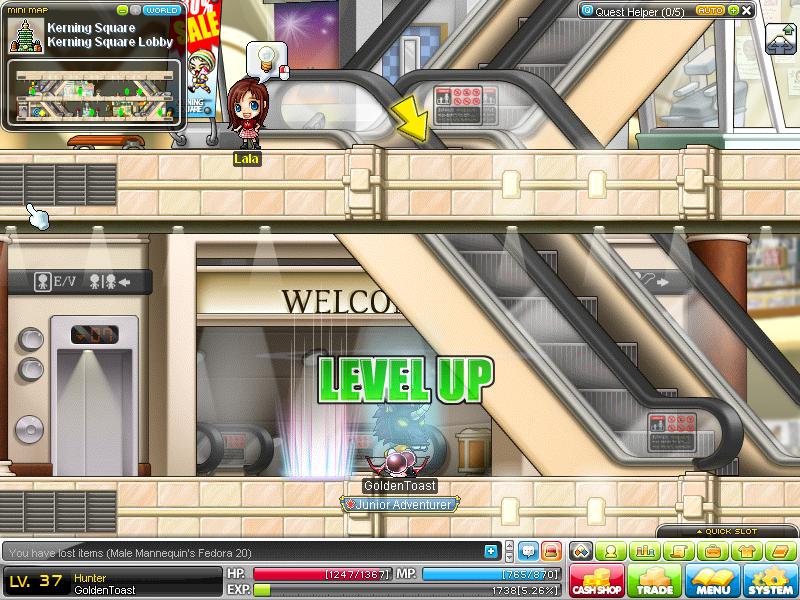This screenshot has height=600, width=800.
Task: Open the quest scroll shortcut icon
Action: click(x=678, y=551)
